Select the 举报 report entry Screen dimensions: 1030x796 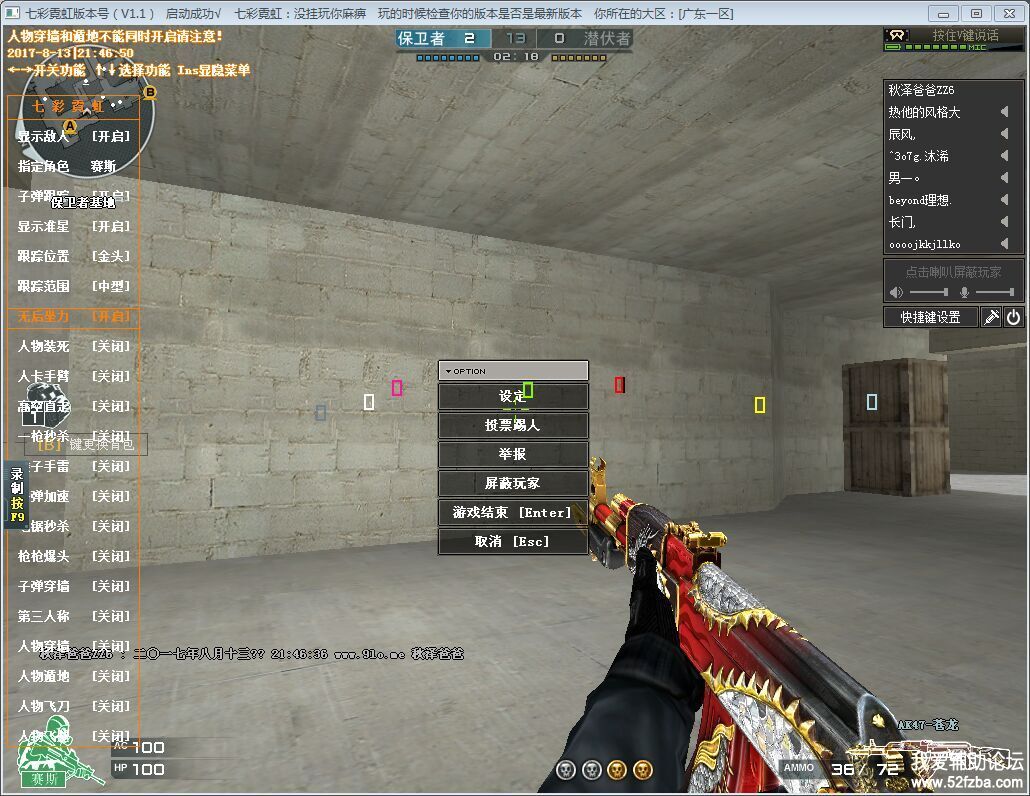click(x=513, y=455)
